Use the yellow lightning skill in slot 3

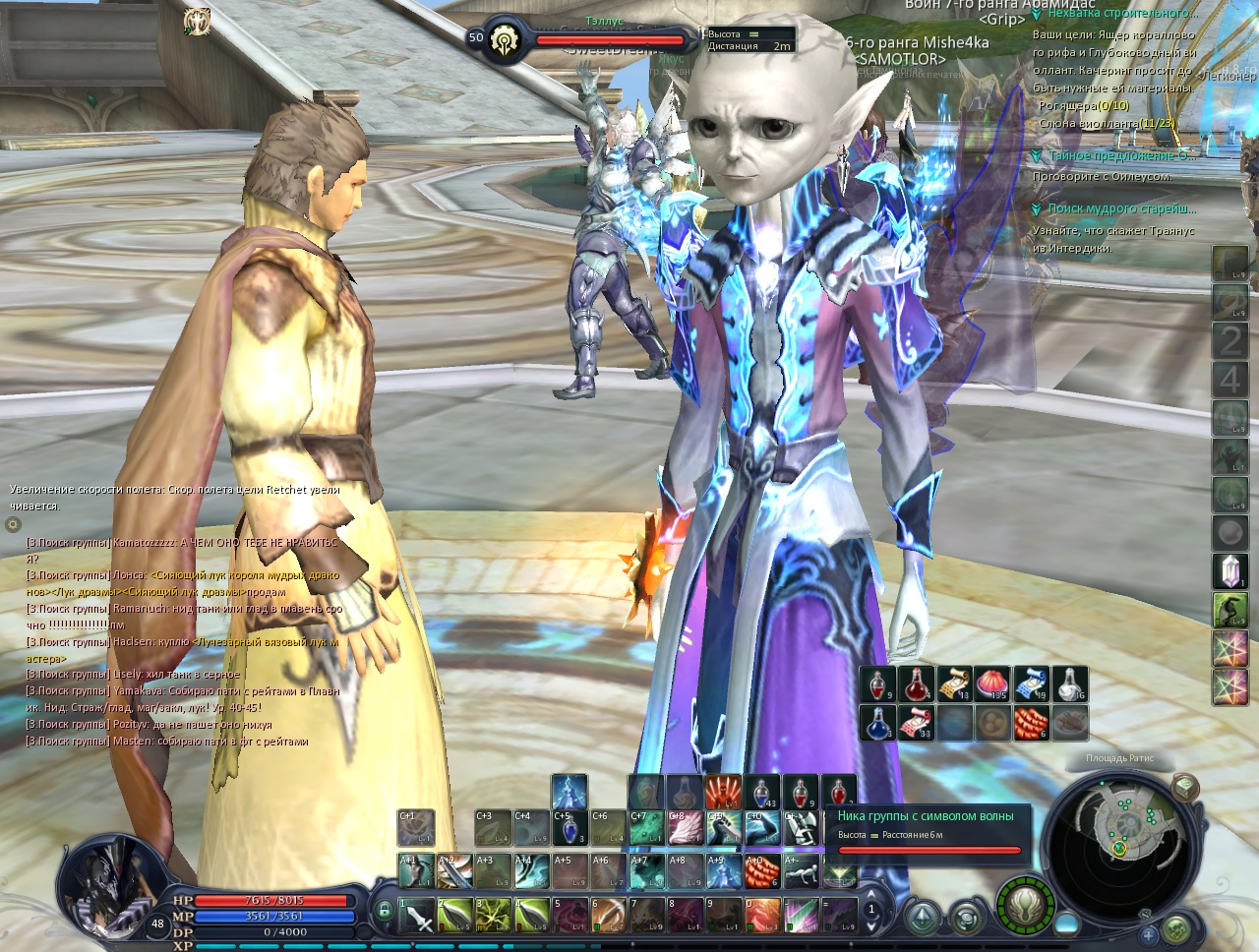(x=494, y=917)
